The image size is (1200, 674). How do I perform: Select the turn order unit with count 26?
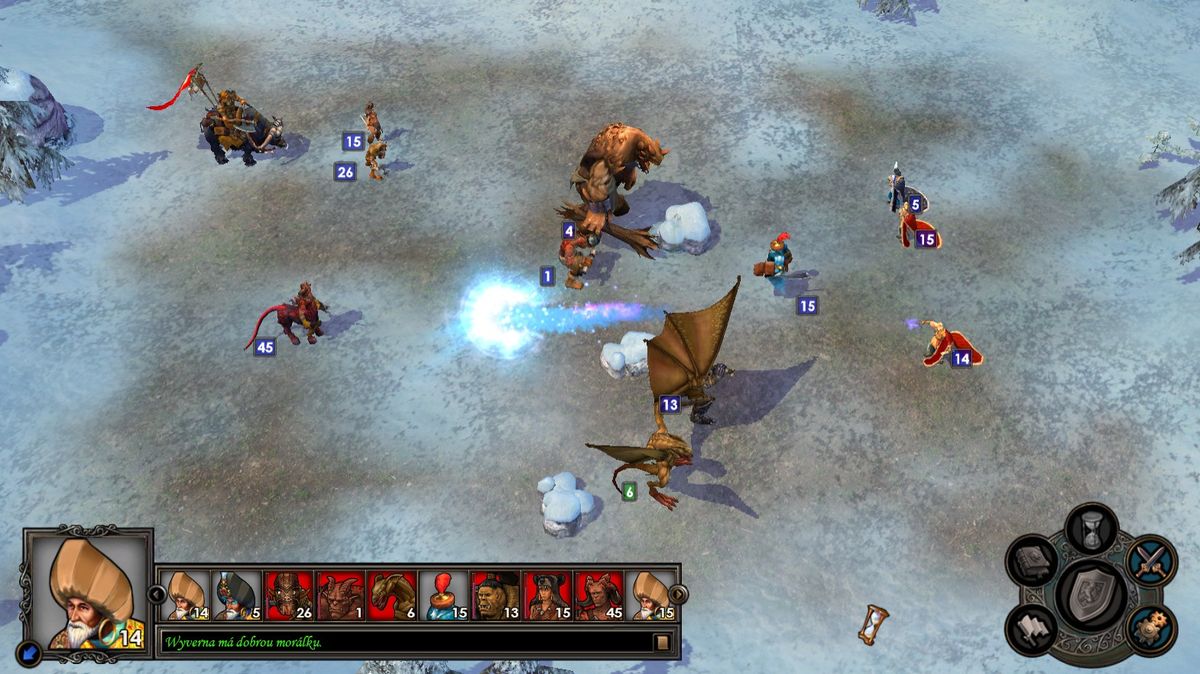coord(290,595)
